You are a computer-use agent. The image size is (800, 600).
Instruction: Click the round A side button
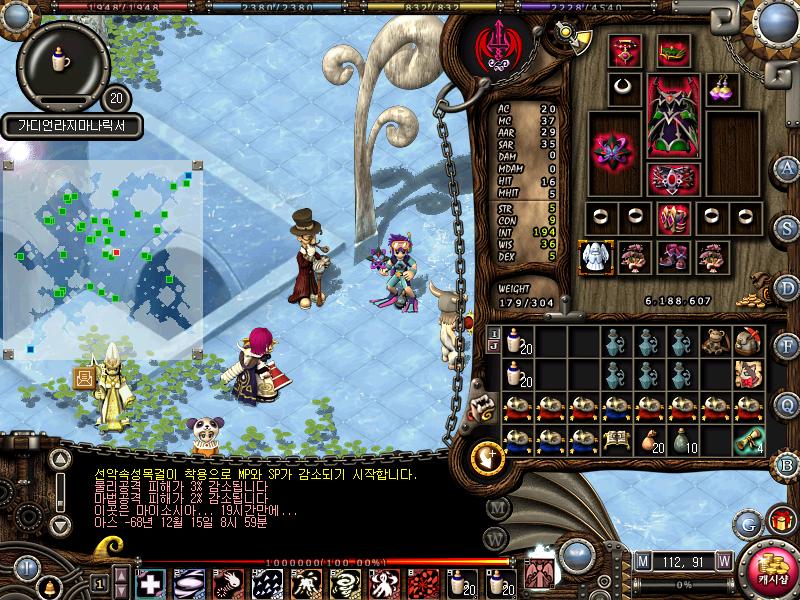tap(788, 168)
